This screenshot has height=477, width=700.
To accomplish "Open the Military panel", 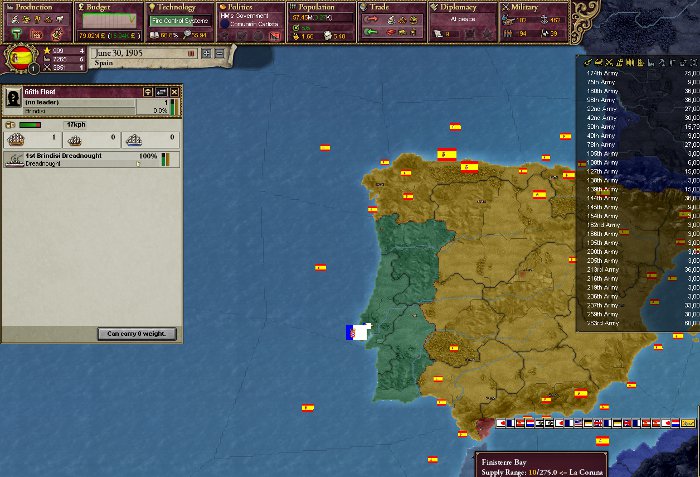I will (x=533, y=7).
